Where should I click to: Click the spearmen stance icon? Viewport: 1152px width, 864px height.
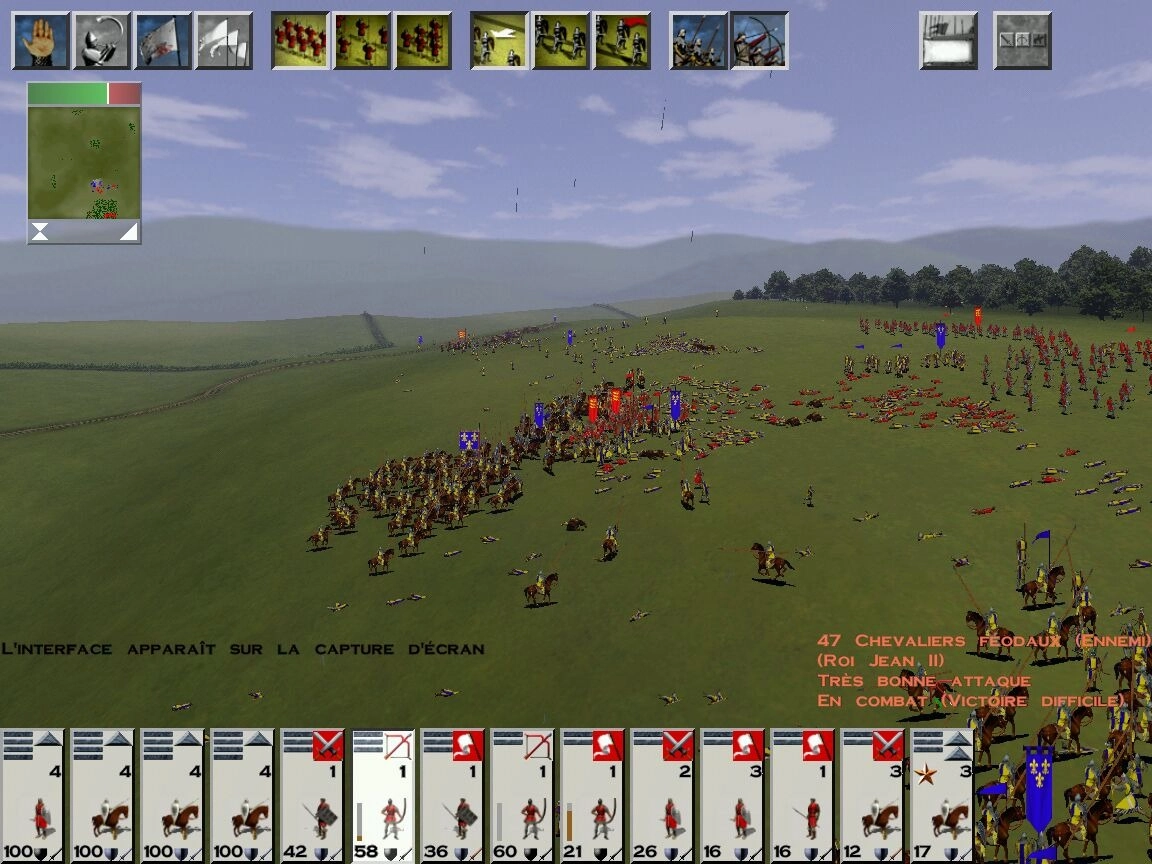click(699, 41)
